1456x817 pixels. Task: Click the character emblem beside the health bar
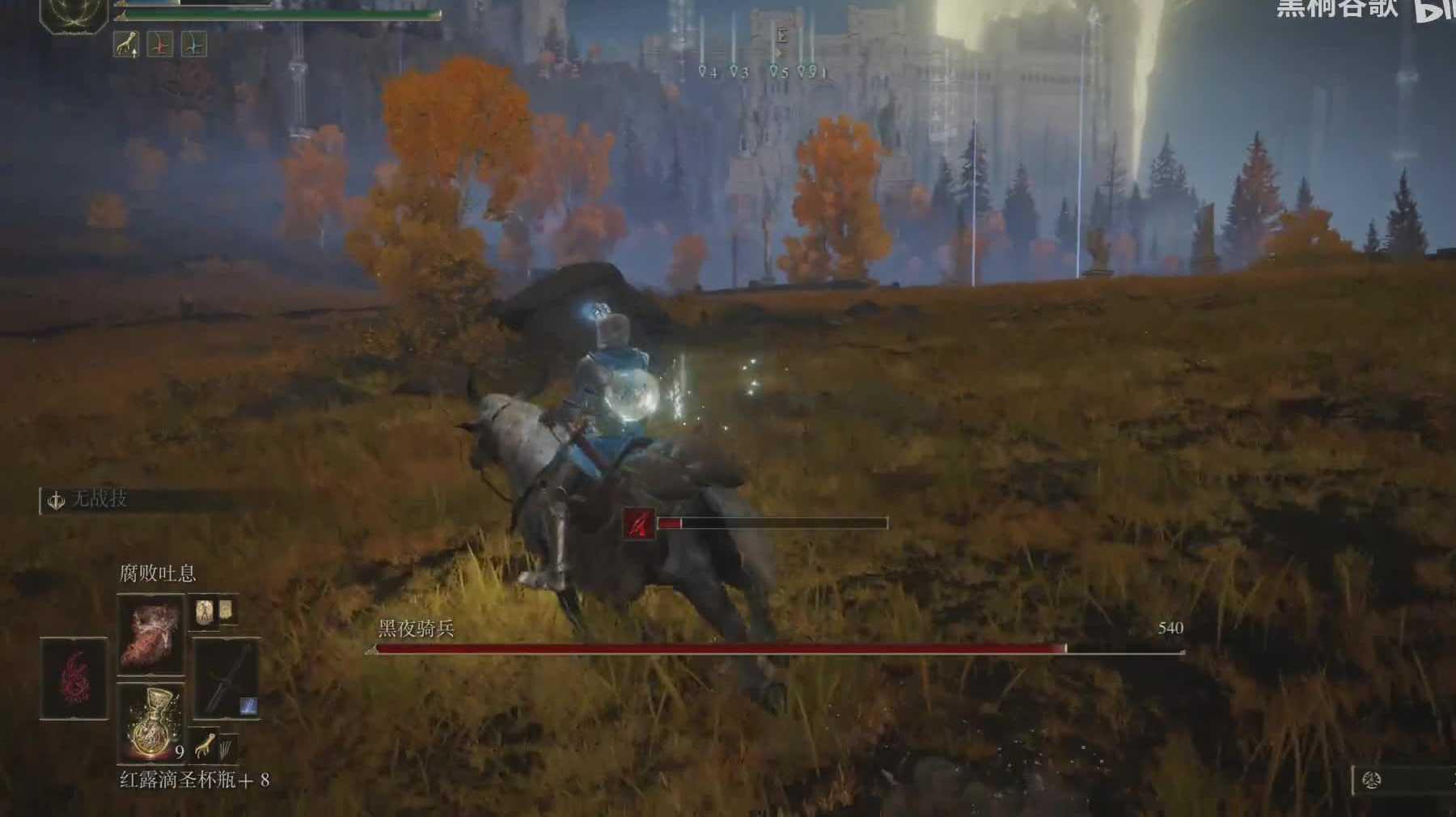pos(74,14)
